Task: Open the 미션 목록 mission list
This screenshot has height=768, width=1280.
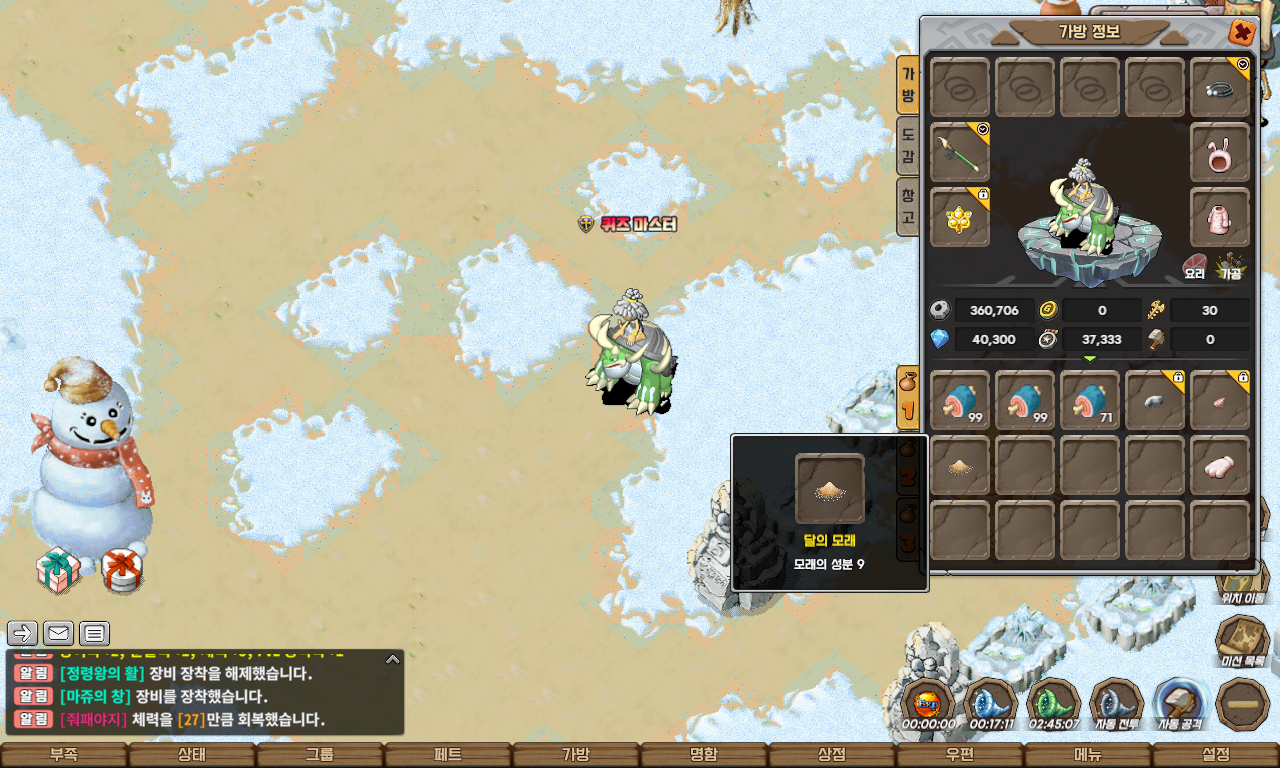Action: point(1242,642)
